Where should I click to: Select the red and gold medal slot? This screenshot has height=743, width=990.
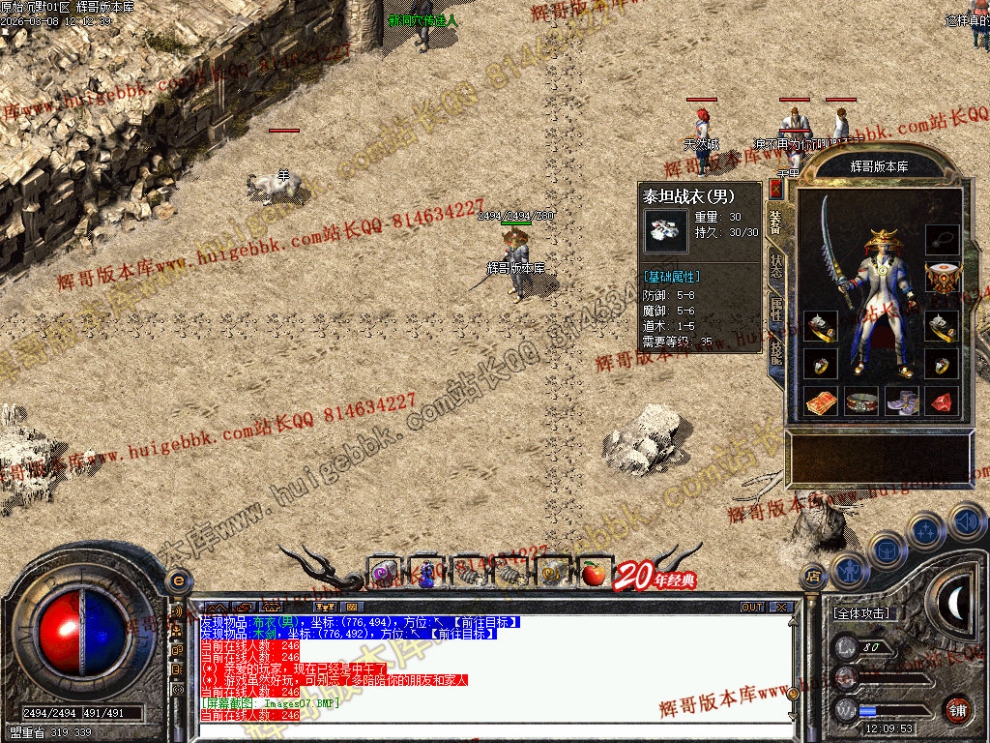click(x=941, y=278)
